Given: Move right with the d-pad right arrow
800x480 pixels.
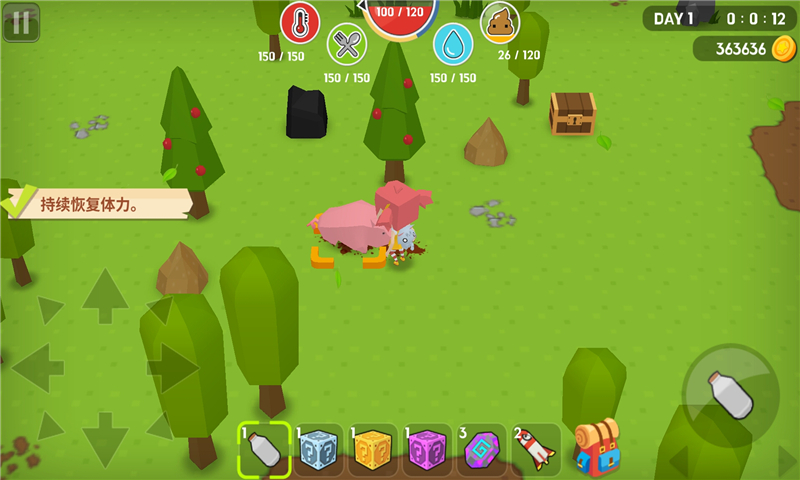Looking at the screenshot, I should click(x=174, y=368).
